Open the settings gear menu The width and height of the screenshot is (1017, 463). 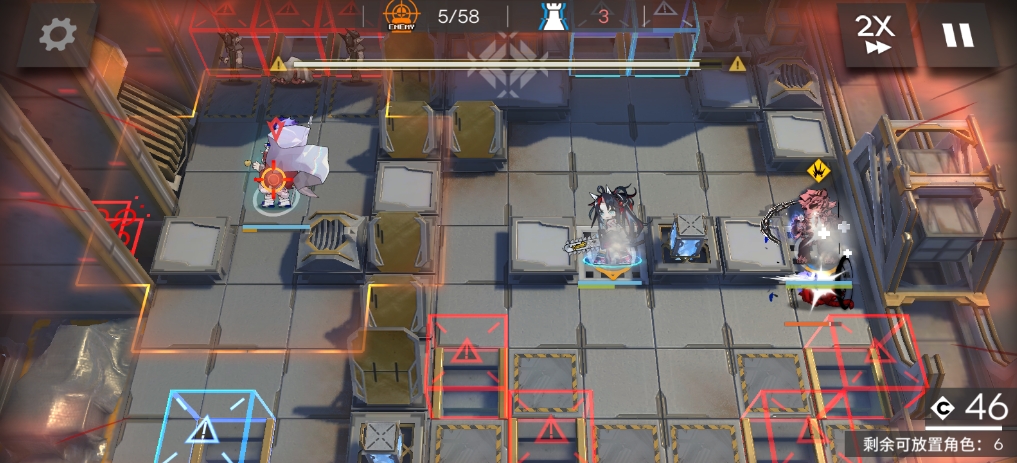point(56,36)
